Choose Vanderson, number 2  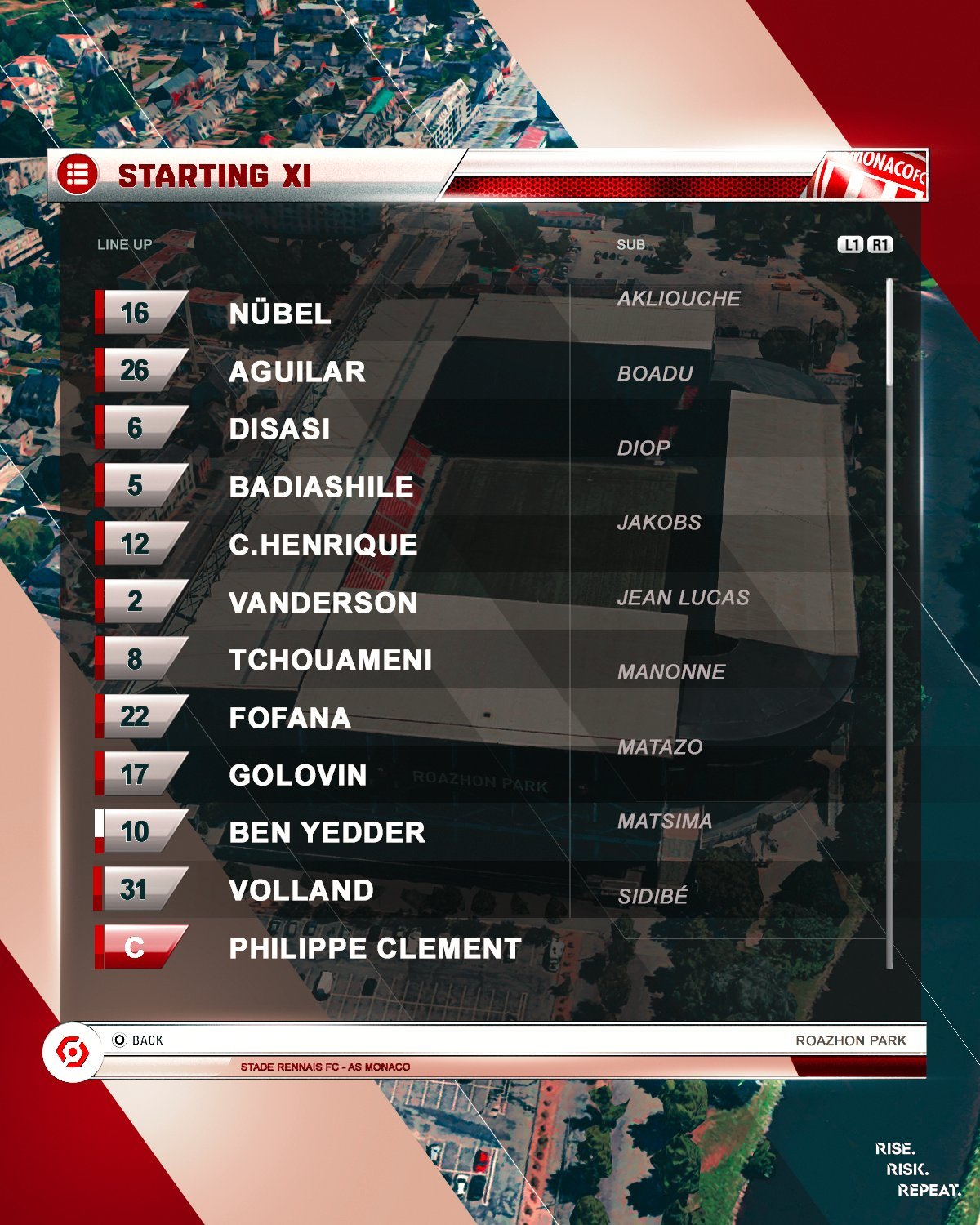[323, 603]
